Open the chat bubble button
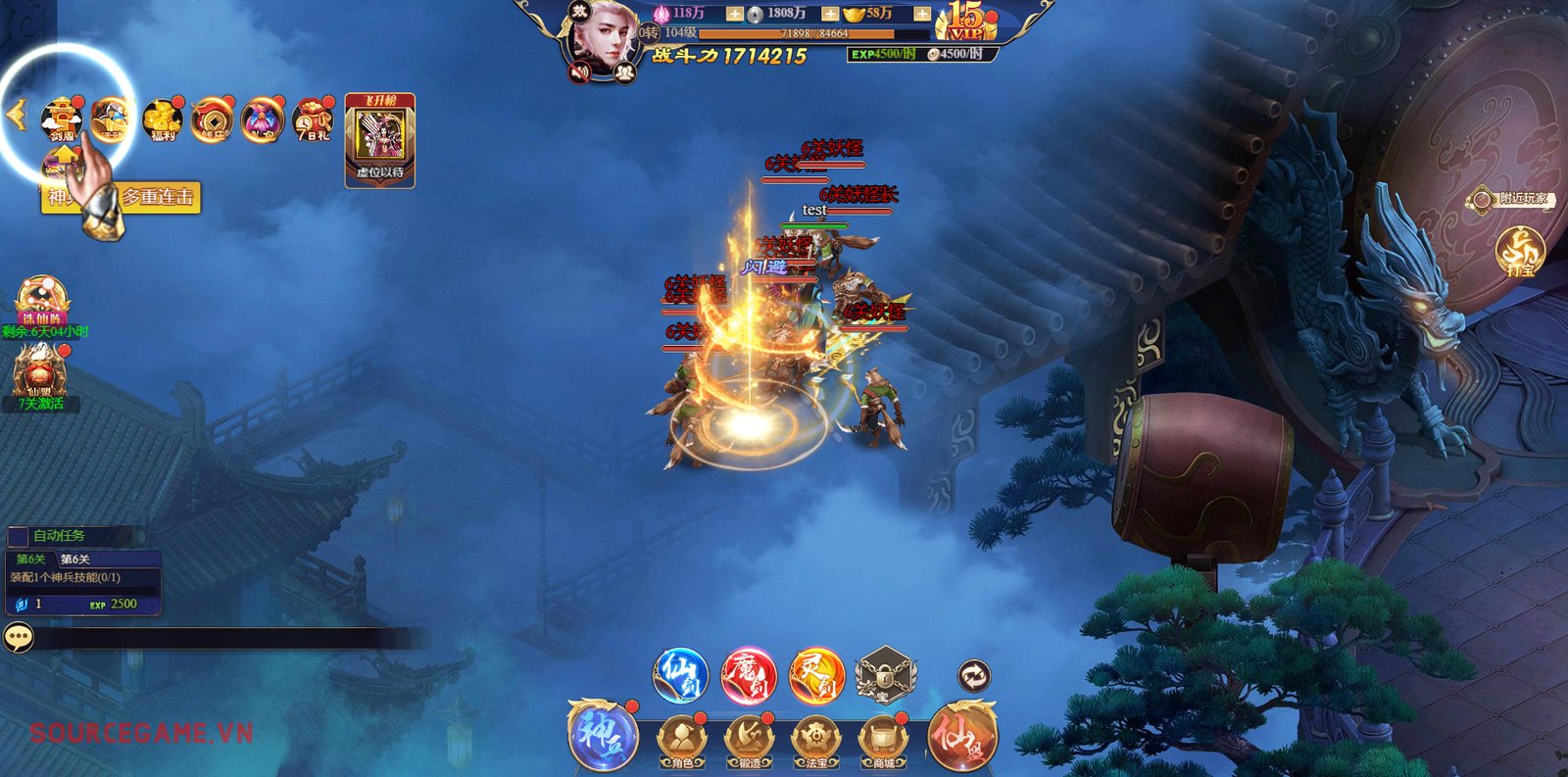This screenshot has width=1568, height=777. click(x=19, y=638)
